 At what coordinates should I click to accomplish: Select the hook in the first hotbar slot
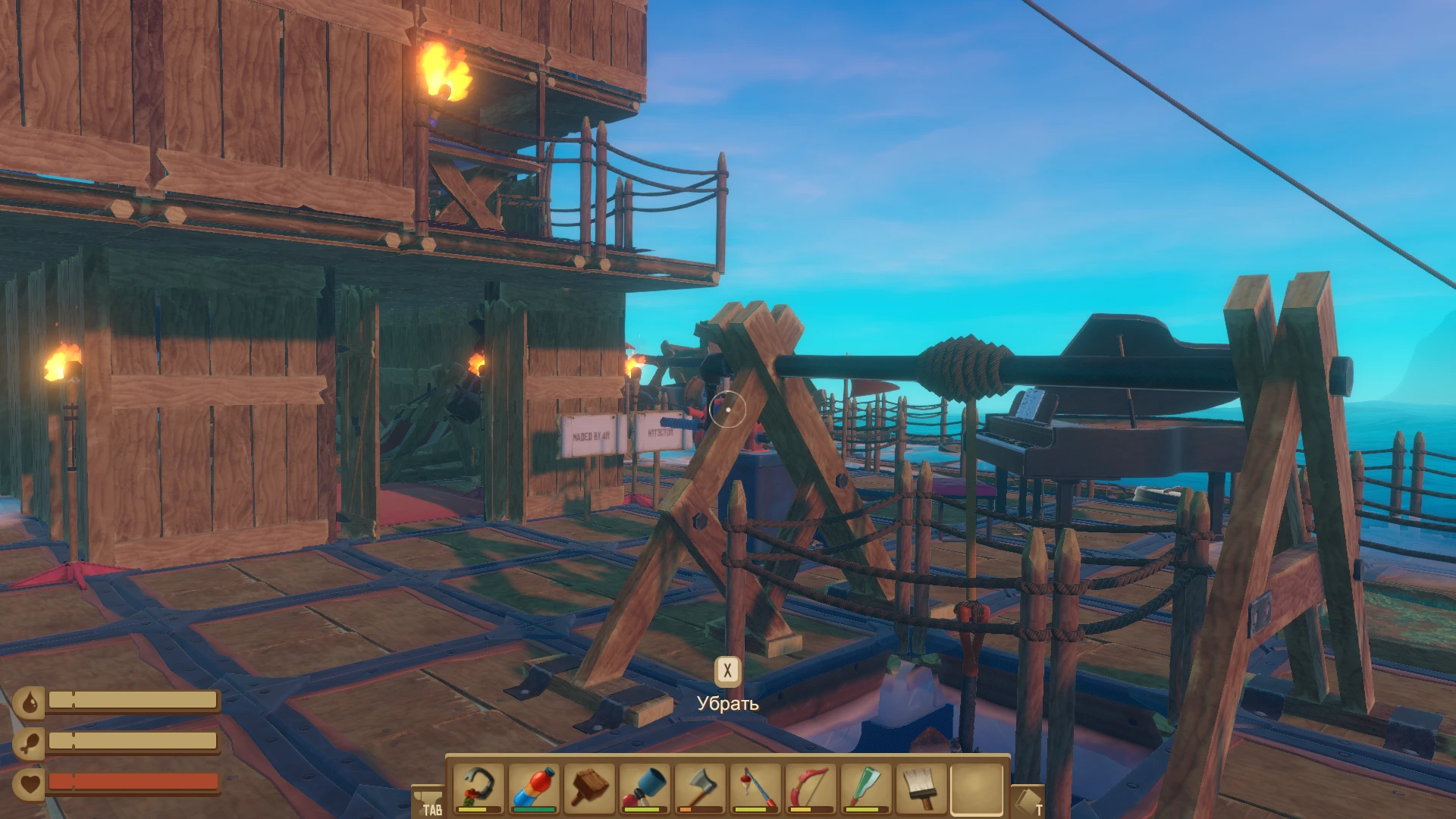(478, 787)
